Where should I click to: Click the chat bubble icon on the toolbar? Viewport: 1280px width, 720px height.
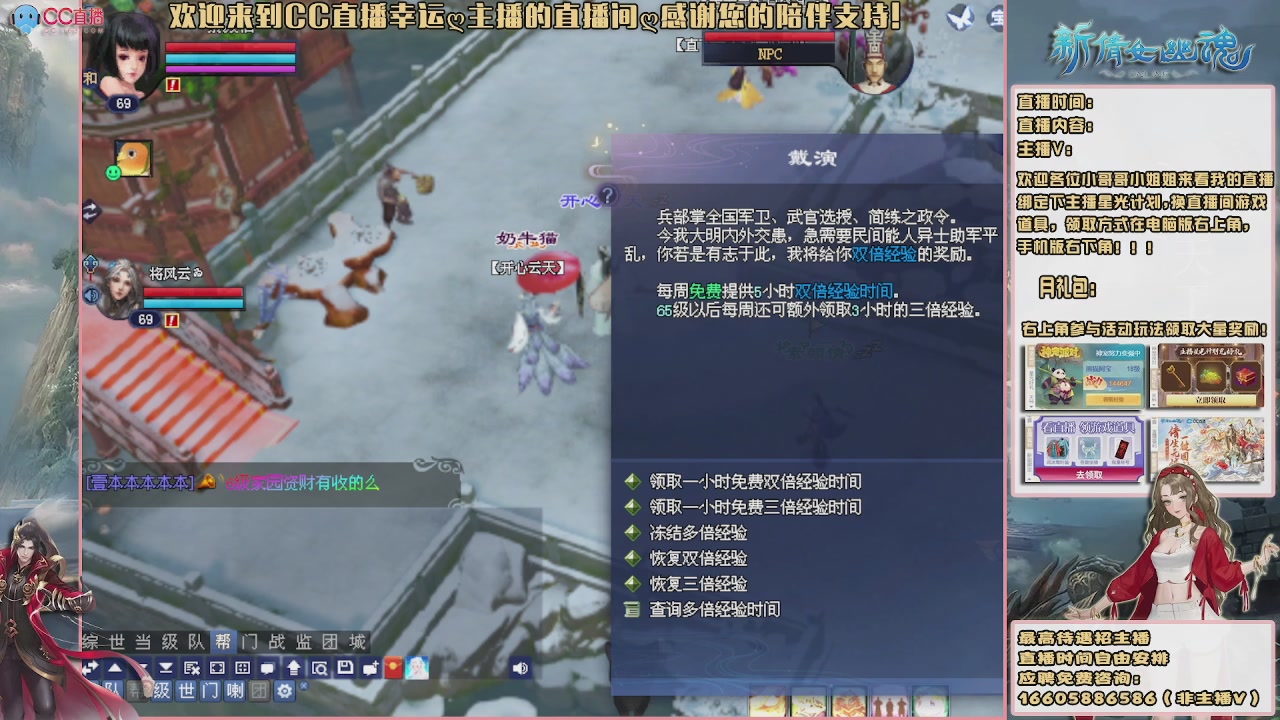[x=267, y=668]
